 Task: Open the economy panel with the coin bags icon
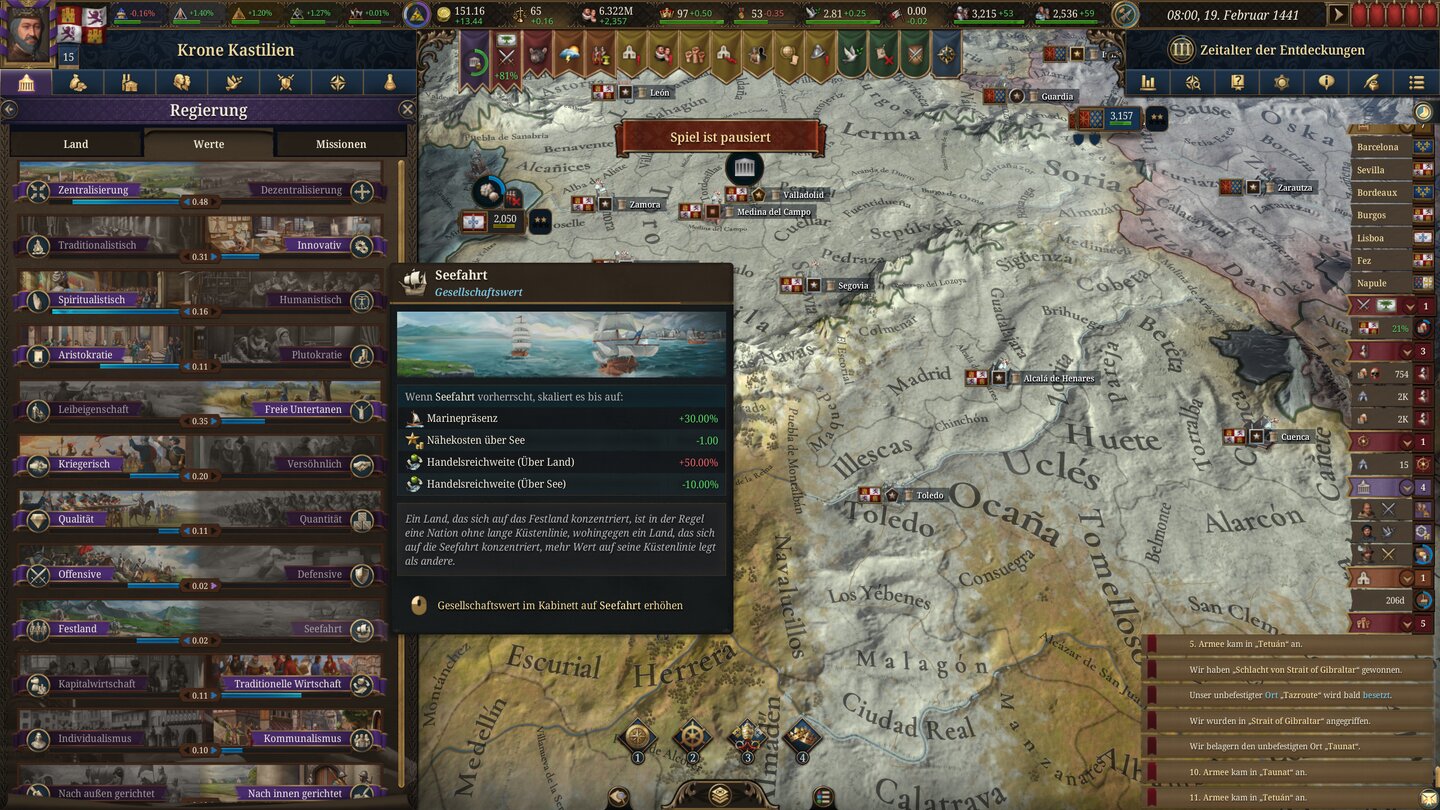click(x=79, y=83)
